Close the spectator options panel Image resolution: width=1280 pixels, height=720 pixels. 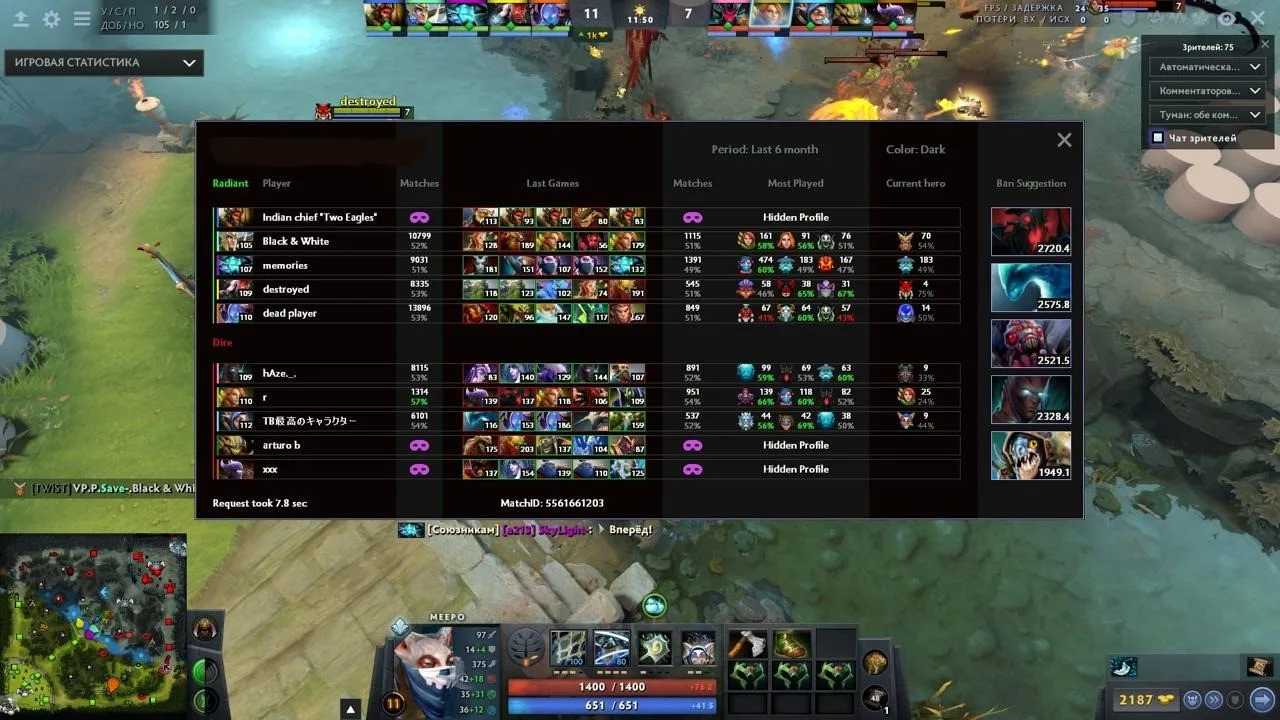click(x=1257, y=19)
